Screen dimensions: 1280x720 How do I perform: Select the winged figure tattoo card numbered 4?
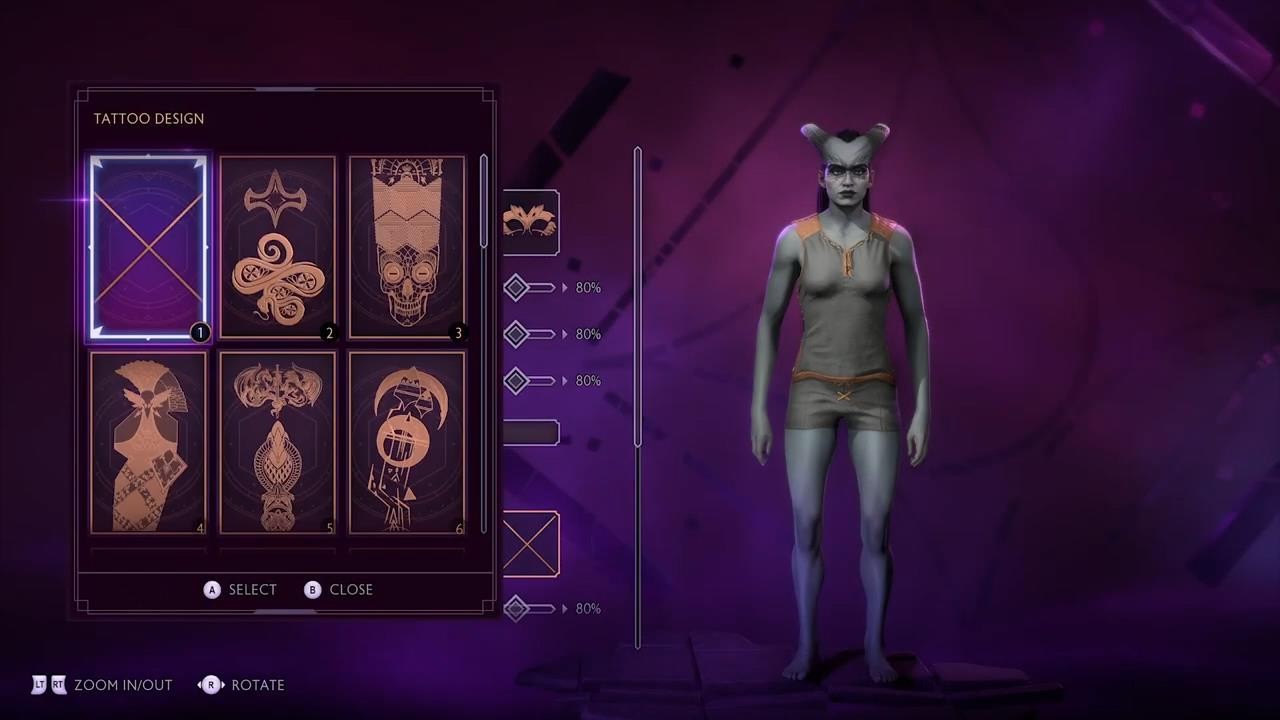148,442
